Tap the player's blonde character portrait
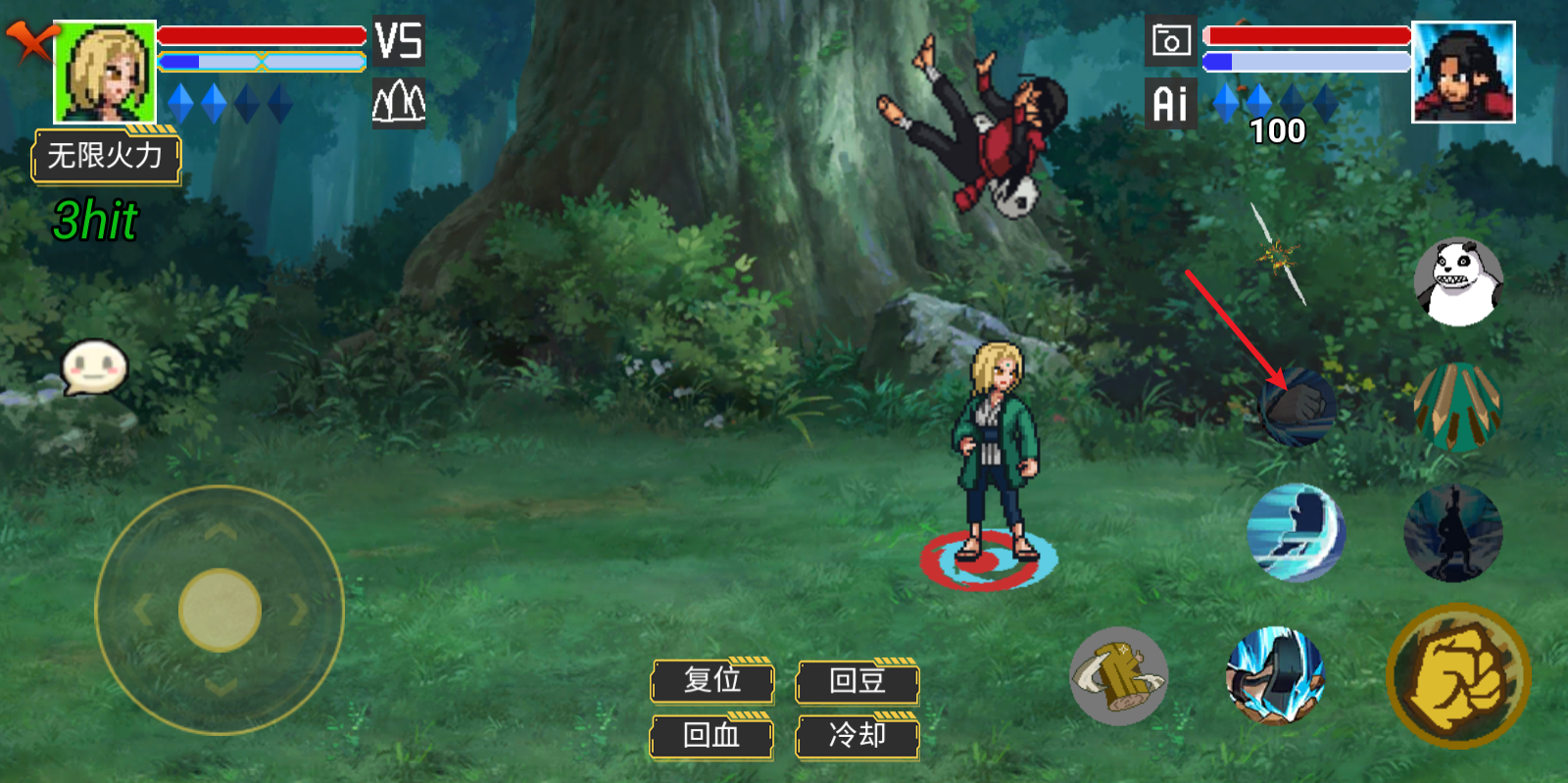The image size is (1568, 783). click(105, 72)
